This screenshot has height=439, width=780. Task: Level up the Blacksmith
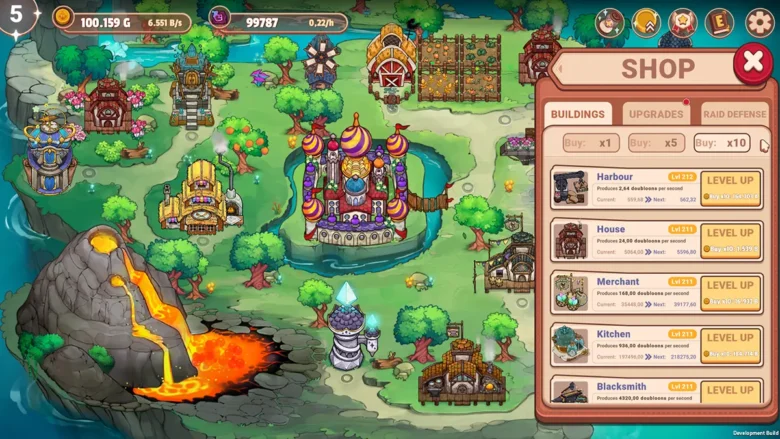(730, 391)
